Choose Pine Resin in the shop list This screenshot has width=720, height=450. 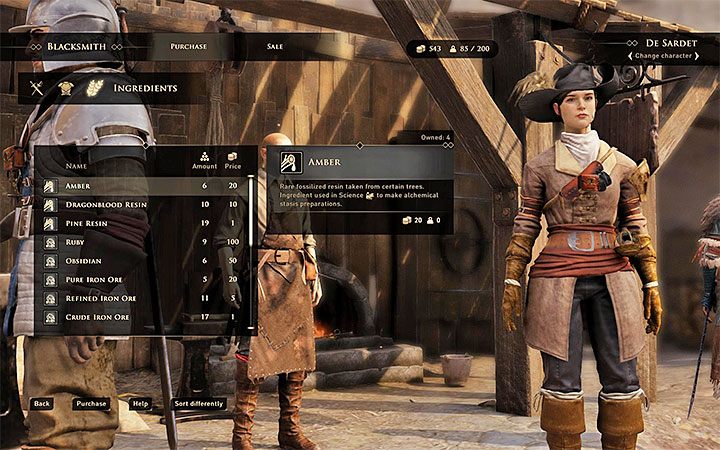[x=142, y=223]
